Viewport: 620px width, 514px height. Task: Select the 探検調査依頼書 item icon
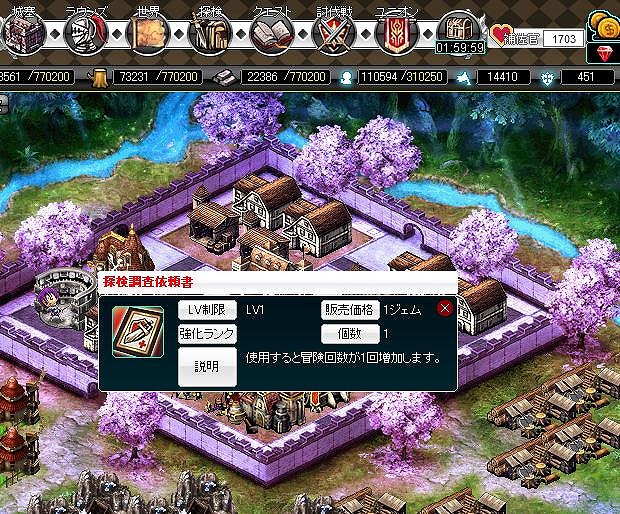pyautogui.click(x=136, y=327)
